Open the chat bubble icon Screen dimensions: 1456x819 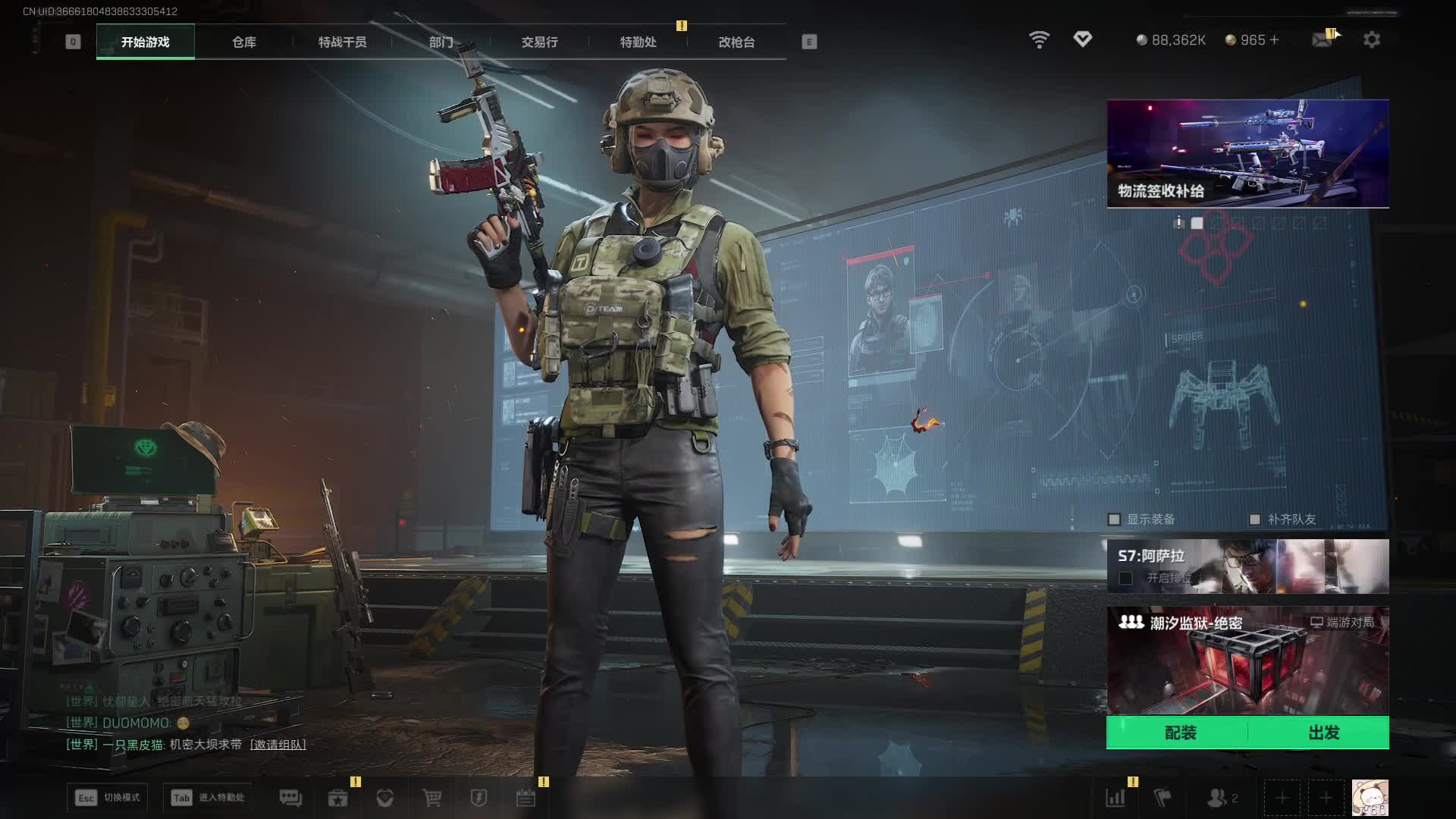point(290,798)
